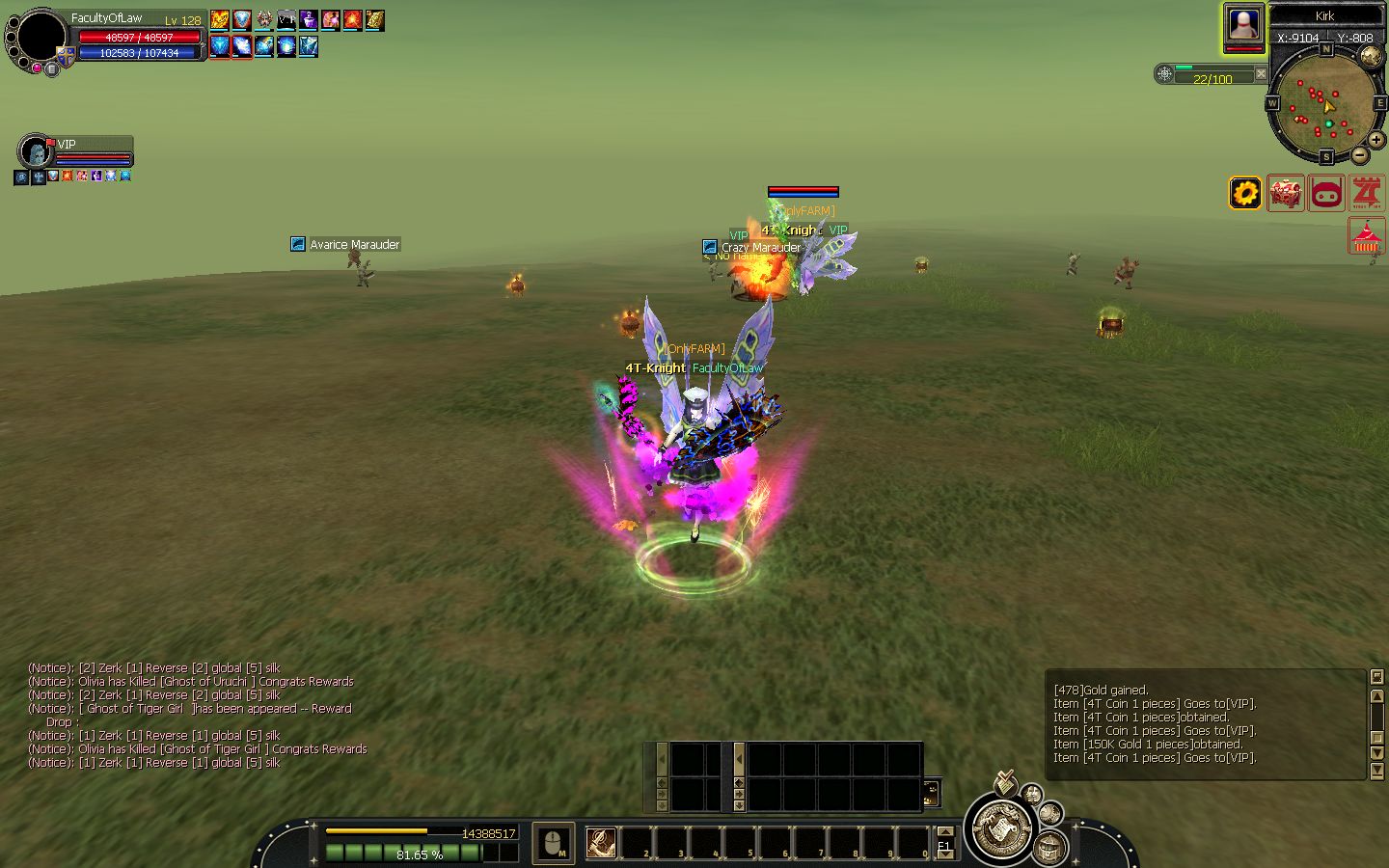Zoom in the minimap with plus button
The height and width of the screenshot is (868, 1389).
click(1375, 141)
